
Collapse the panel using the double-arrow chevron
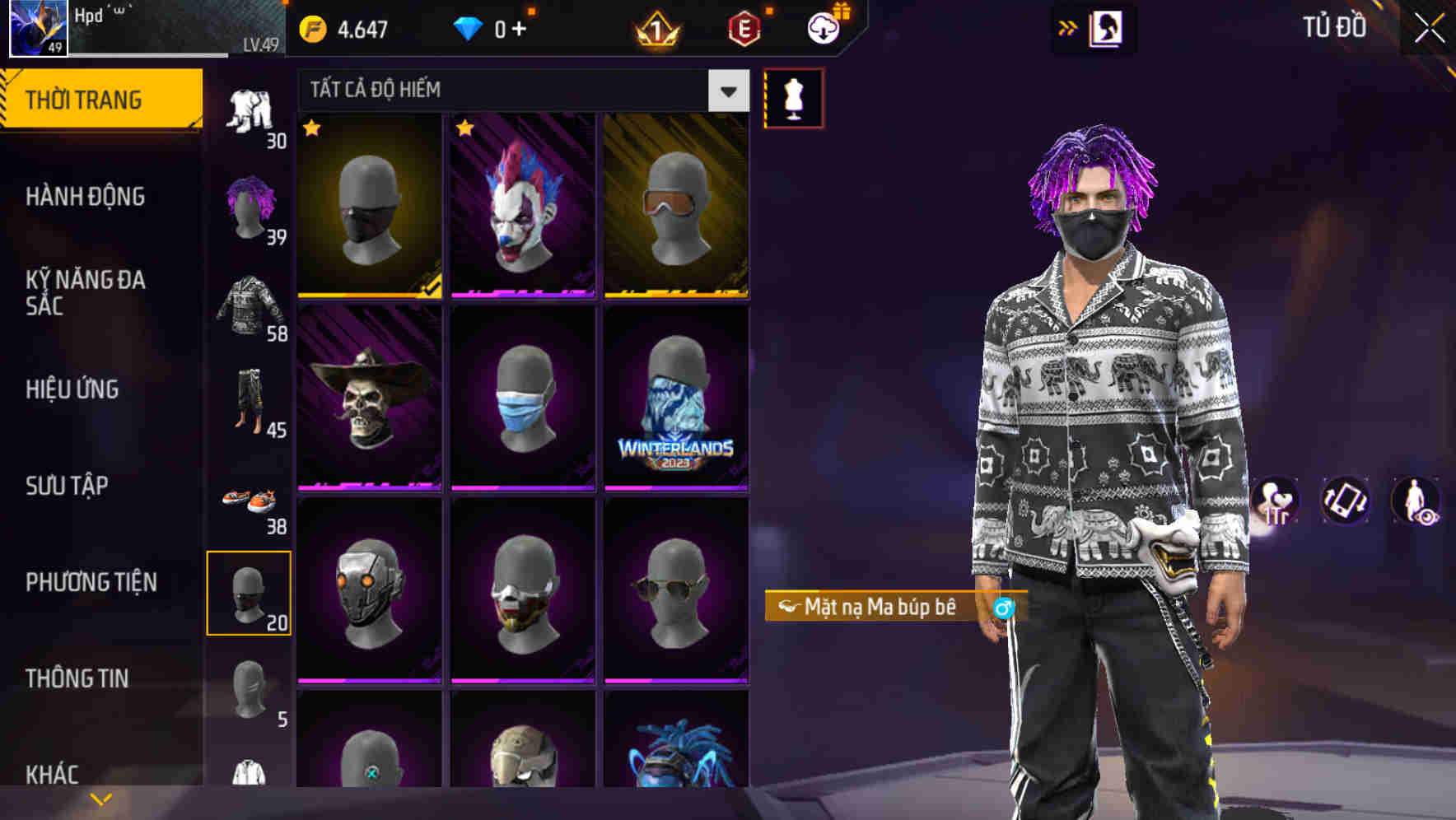(x=1066, y=26)
